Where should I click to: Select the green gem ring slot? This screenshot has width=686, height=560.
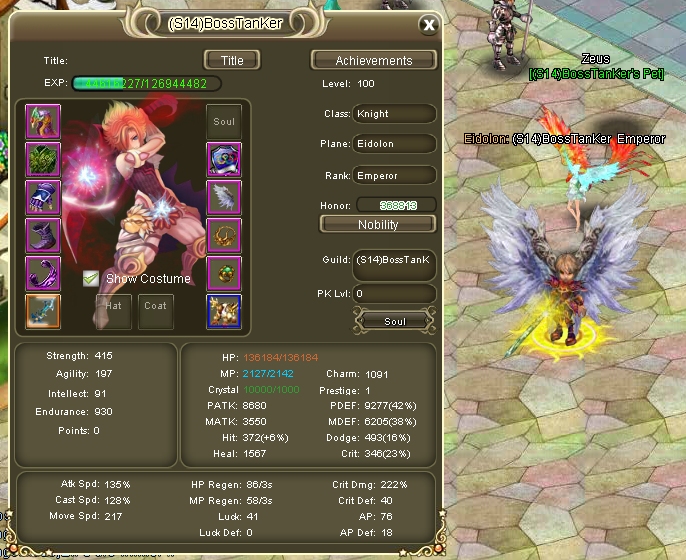(224, 274)
